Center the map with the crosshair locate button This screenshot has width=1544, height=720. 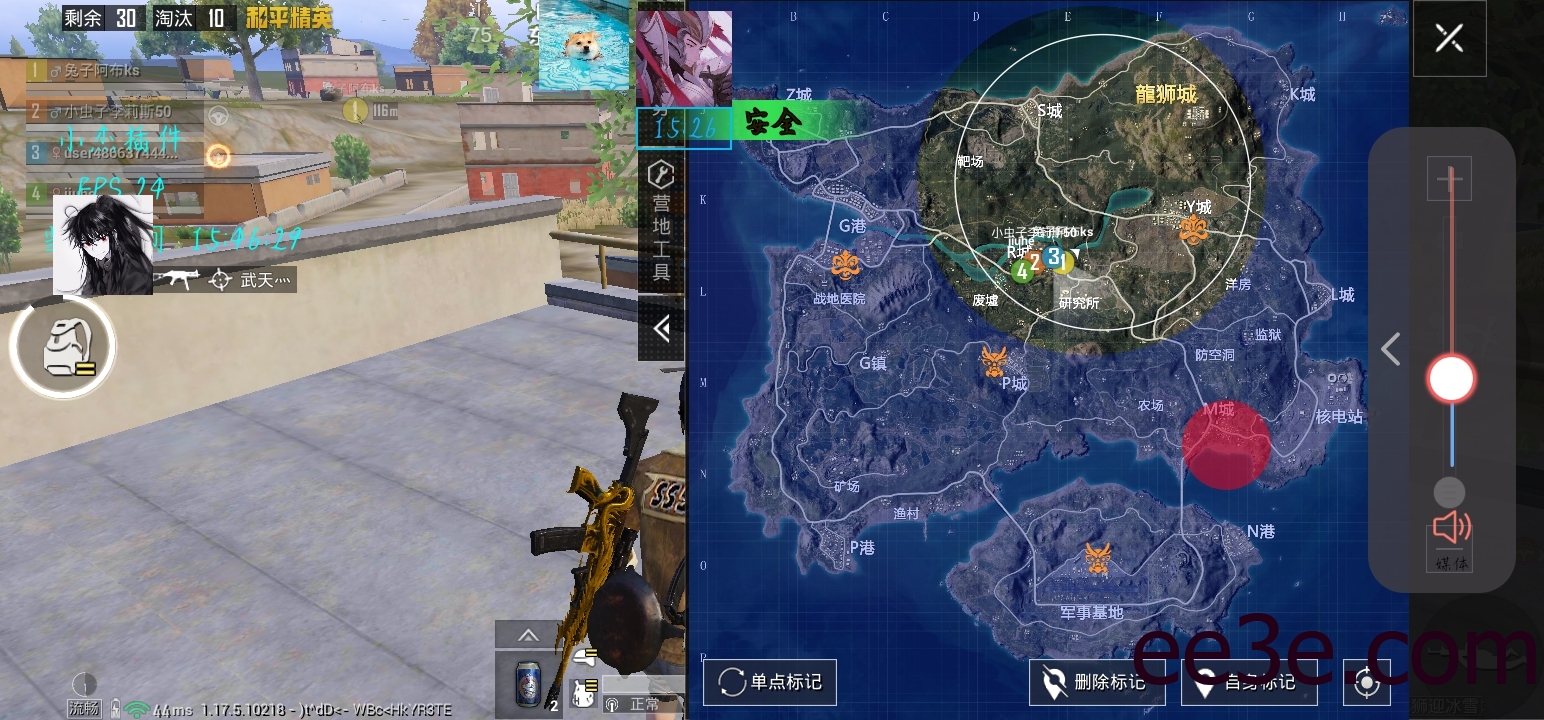tap(1367, 684)
